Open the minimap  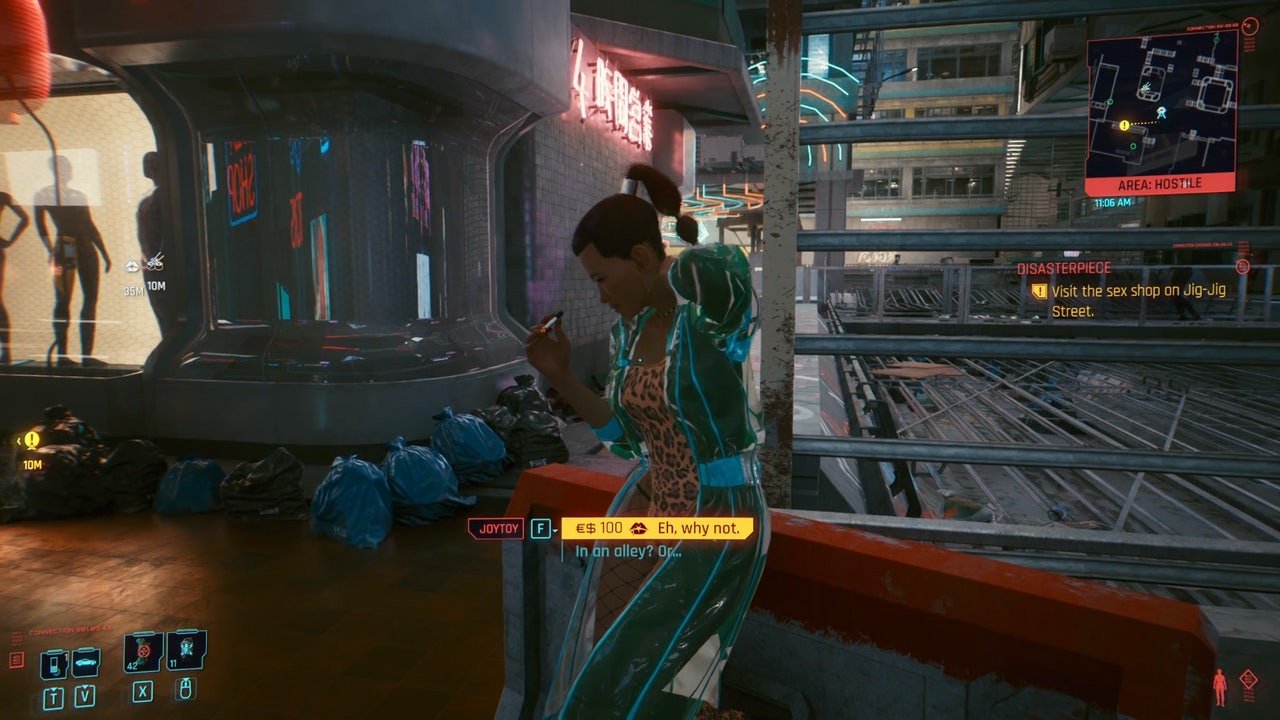1161,104
